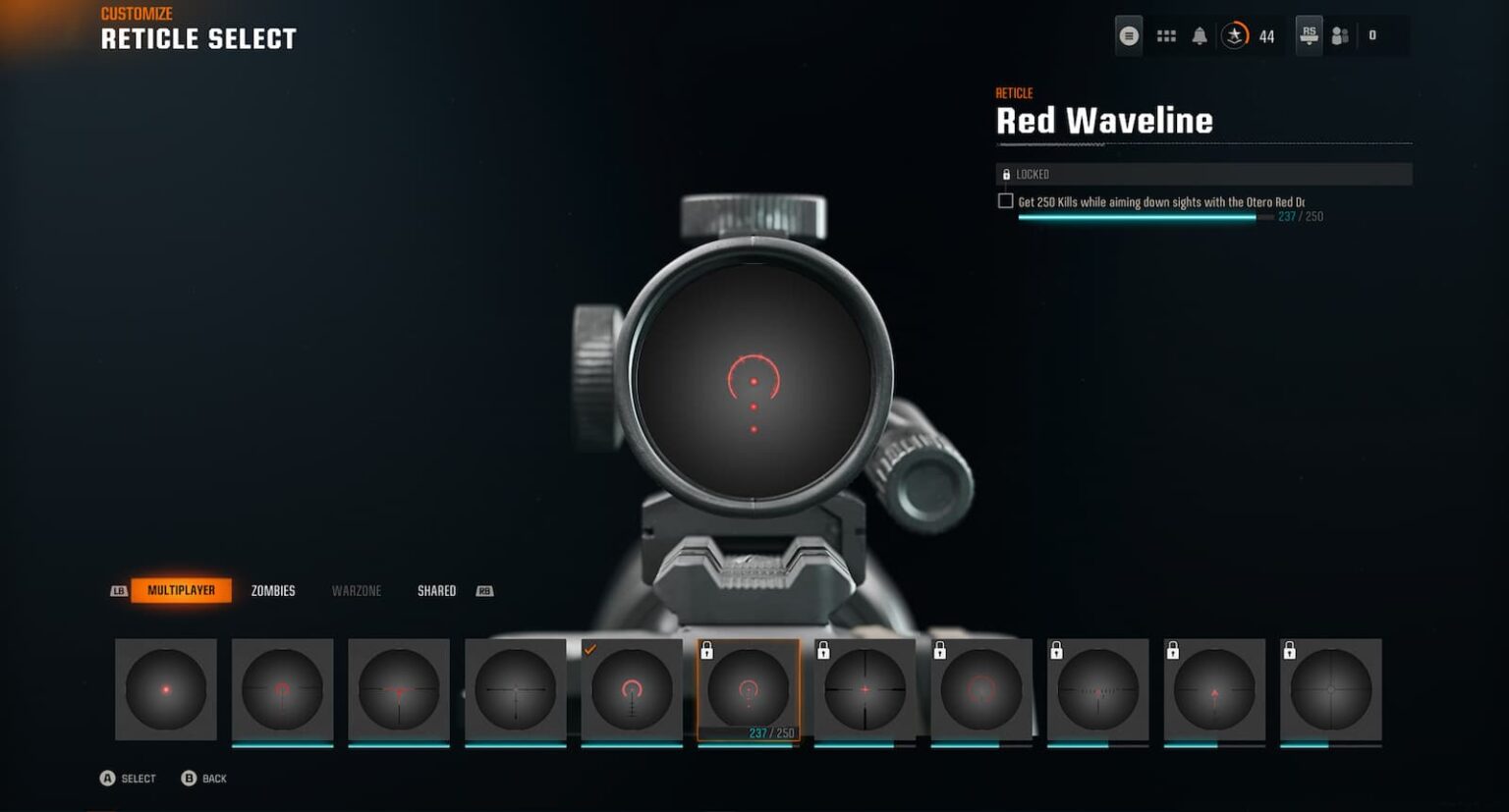Viewport: 1509px width, 812px height.
Task: Click the lock icon on the crosshair reticle thumbnail
Action: click(822, 650)
